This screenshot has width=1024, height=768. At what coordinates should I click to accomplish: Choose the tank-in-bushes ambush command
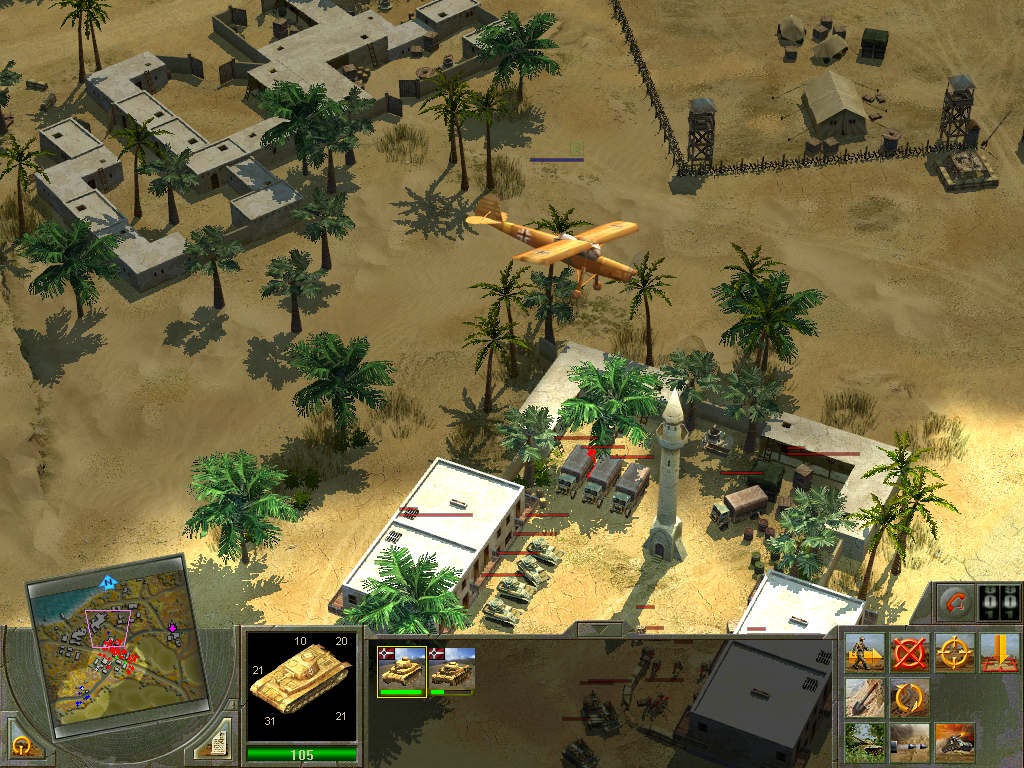(x=864, y=742)
